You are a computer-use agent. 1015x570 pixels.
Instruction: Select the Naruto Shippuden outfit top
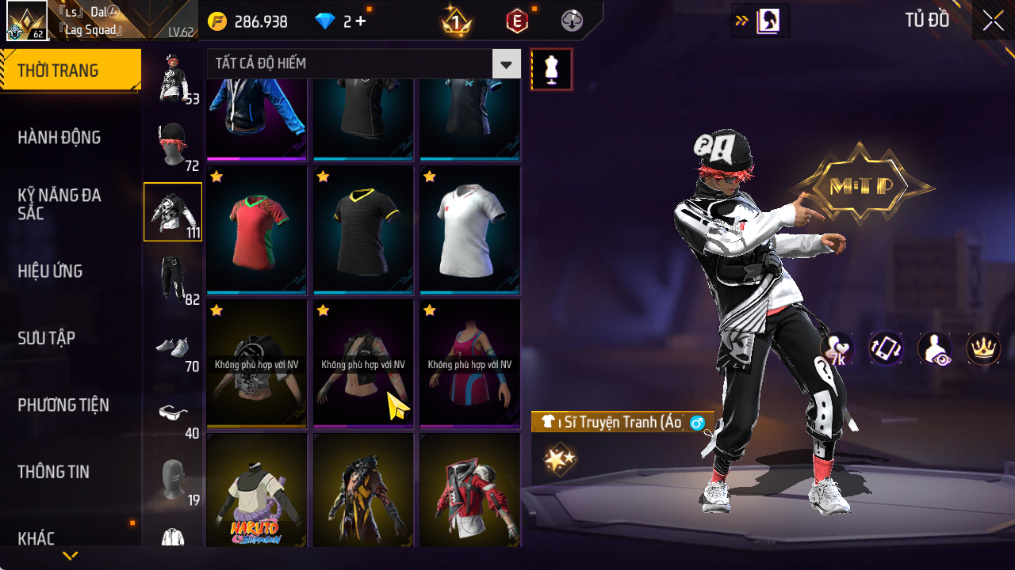click(258, 490)
